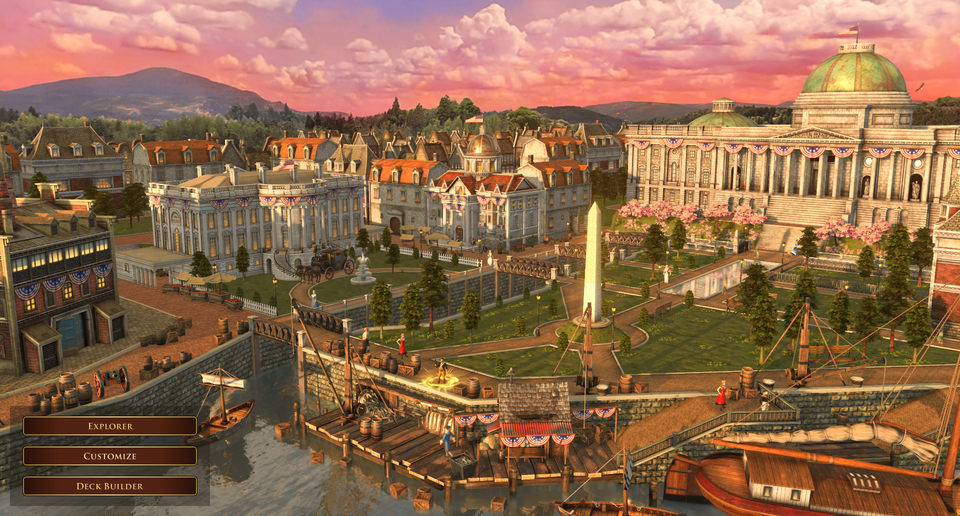This screenshot has width=960, height=516.
Task: Select the Customize button
Action: (110, 456)
